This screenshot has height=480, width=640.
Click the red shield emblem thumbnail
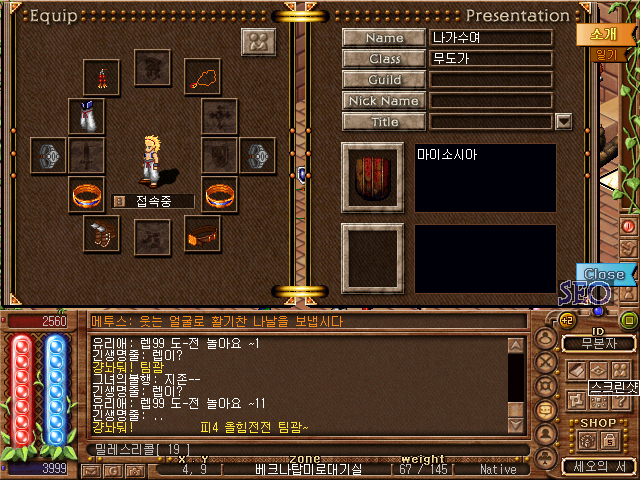(373, 178)
